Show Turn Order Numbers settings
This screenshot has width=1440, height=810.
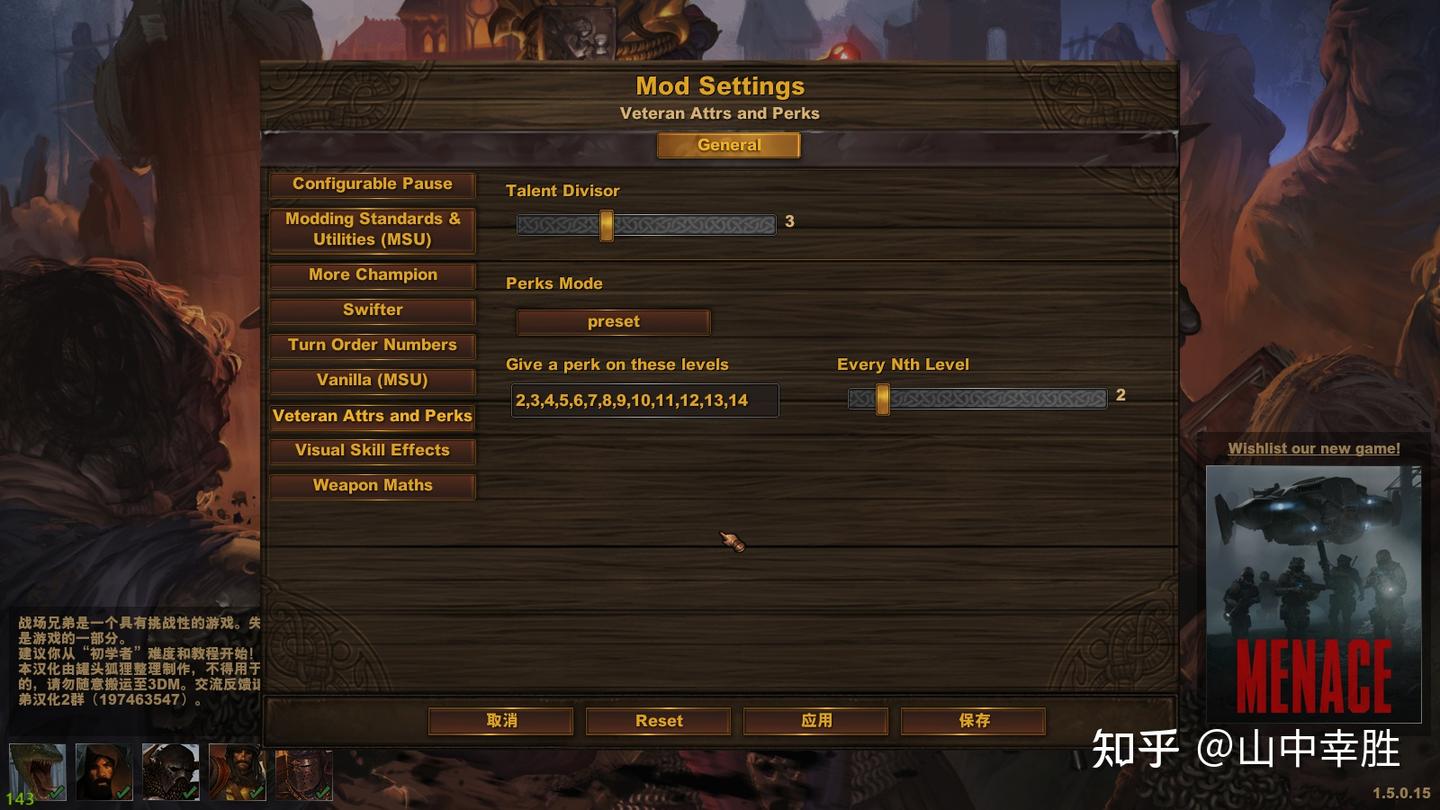click(x=372, y=345)
